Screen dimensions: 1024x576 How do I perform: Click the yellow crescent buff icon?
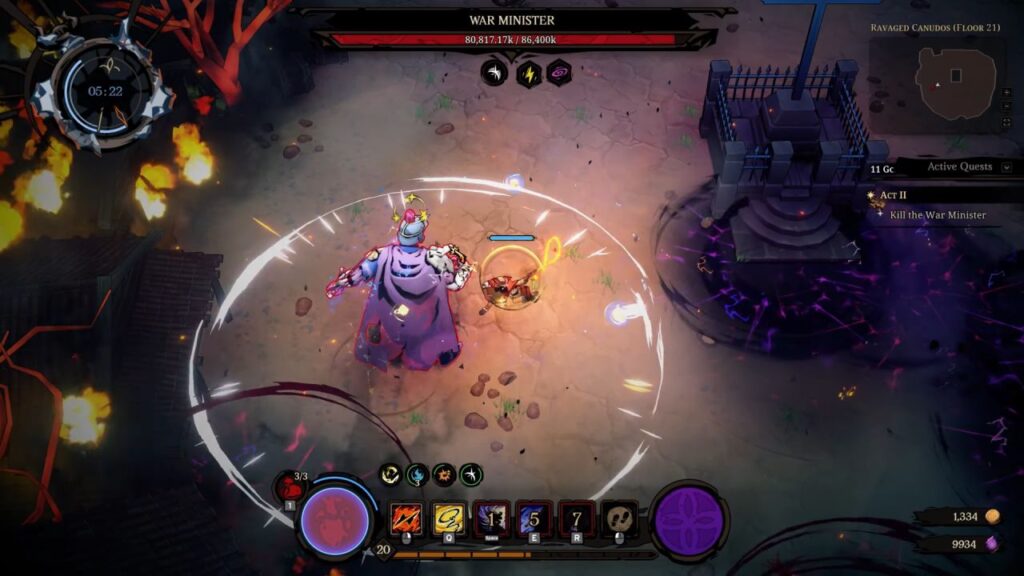(x=391, y=475)
